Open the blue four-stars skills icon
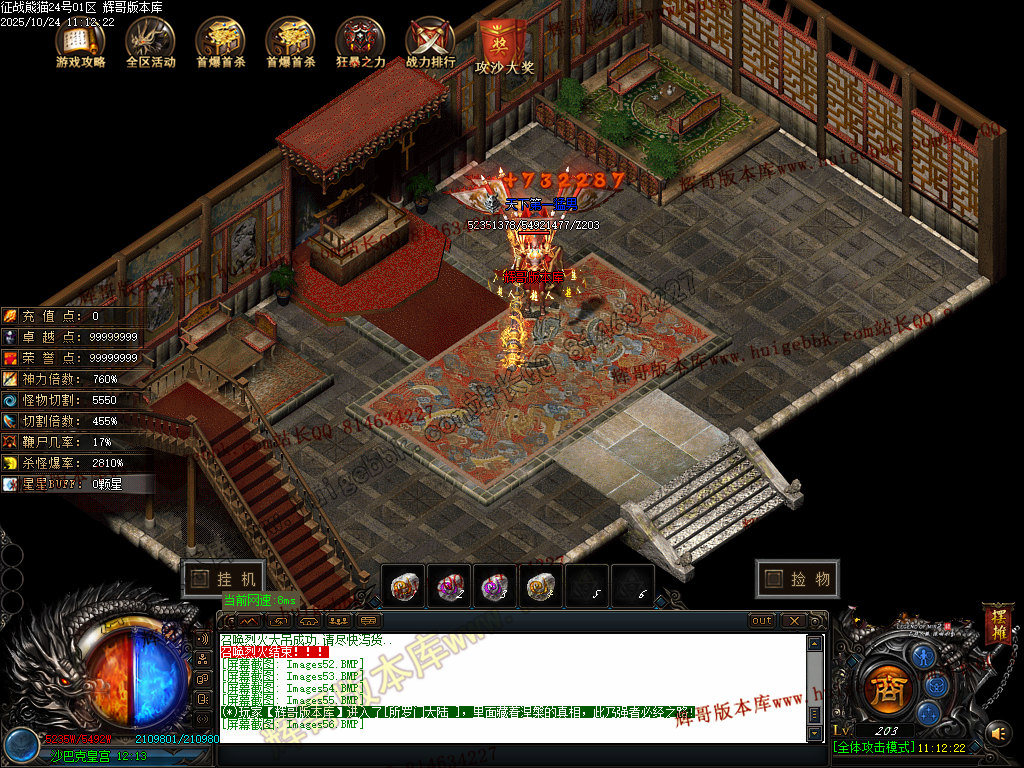Image resolution: width=1024 pixels, height=768 pixels. point(930,712)
